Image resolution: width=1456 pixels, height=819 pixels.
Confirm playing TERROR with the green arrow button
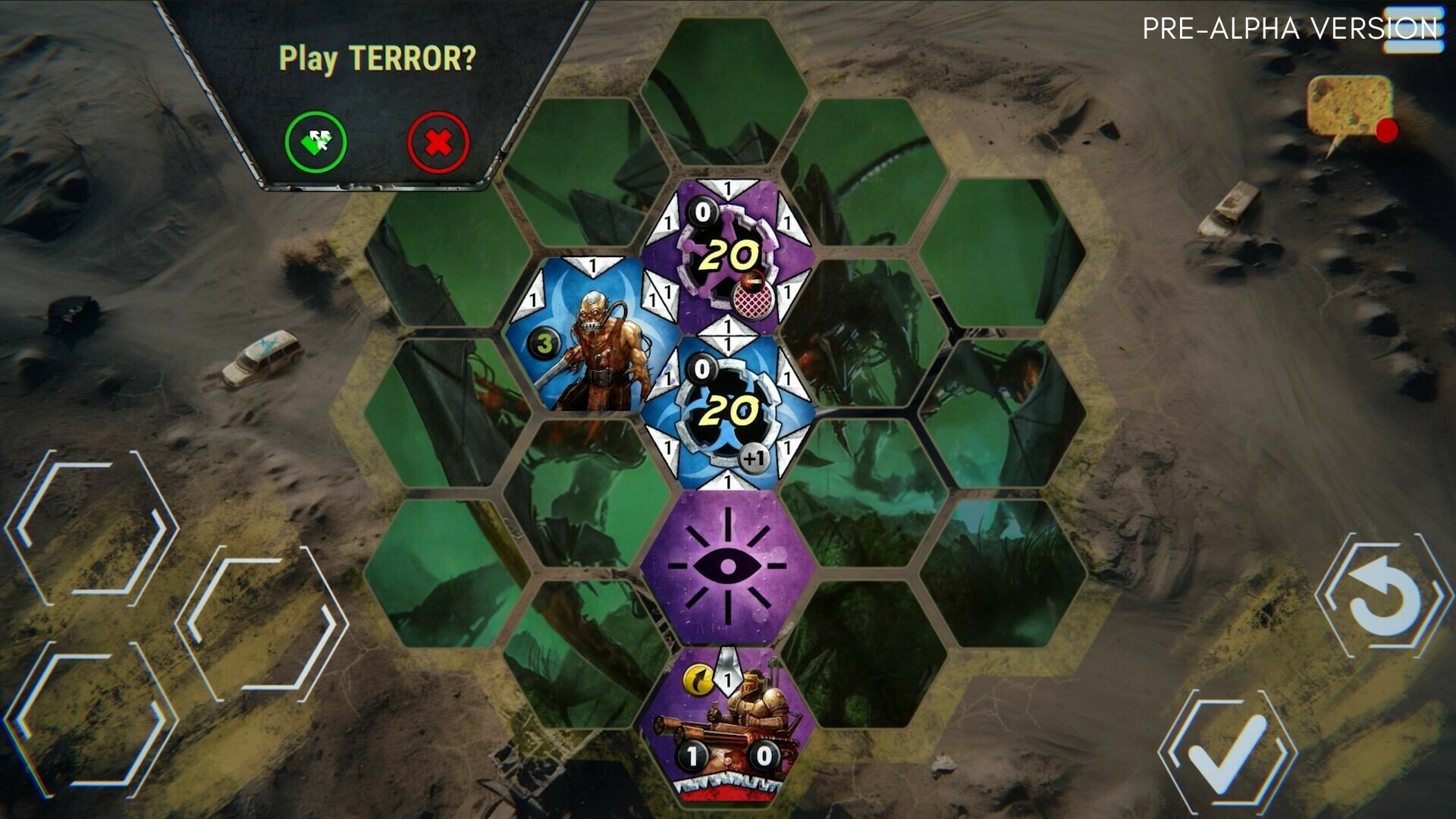coord(318,140)
